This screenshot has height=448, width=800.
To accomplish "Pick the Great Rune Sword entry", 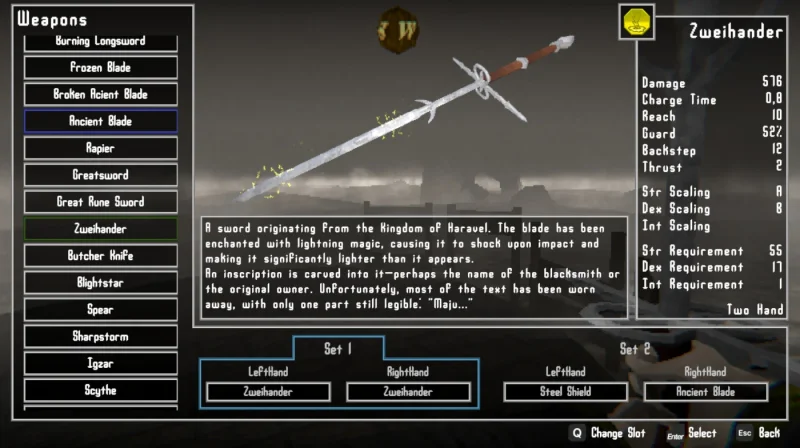I will (x=100, y=203).
